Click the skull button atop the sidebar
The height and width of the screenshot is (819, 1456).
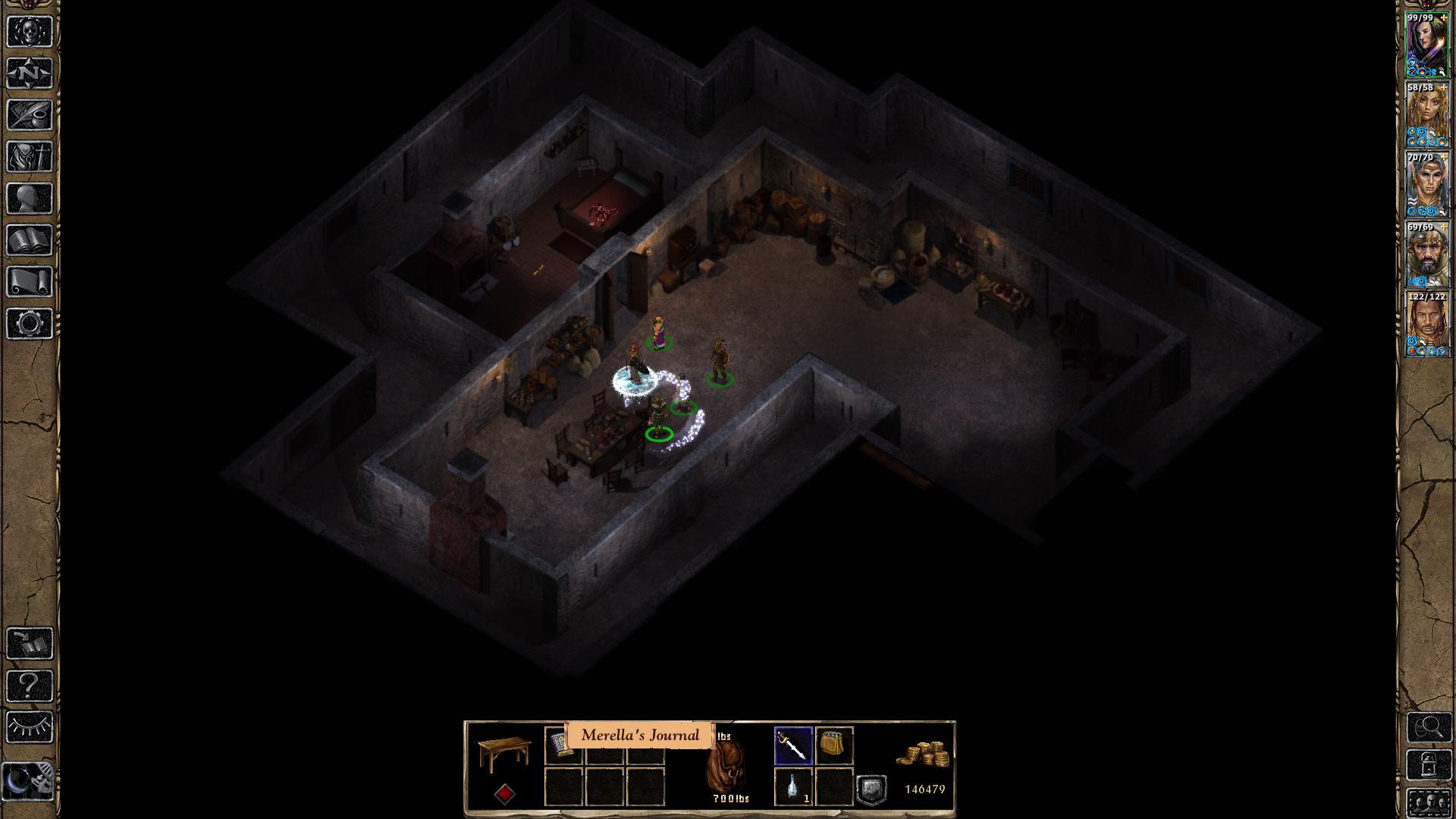tap(30, 32)
